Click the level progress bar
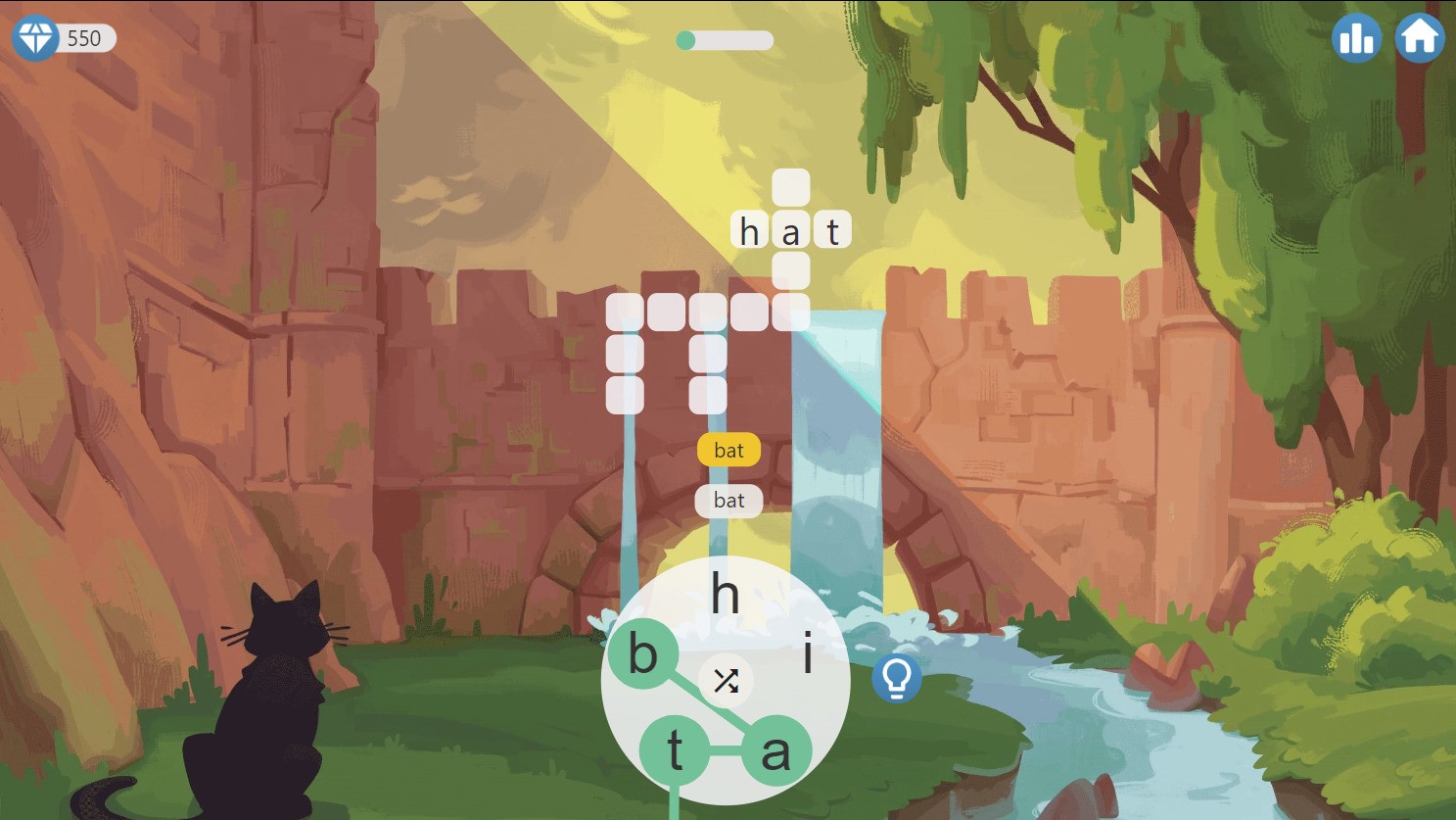The image size is (1456, 820). 725,41
